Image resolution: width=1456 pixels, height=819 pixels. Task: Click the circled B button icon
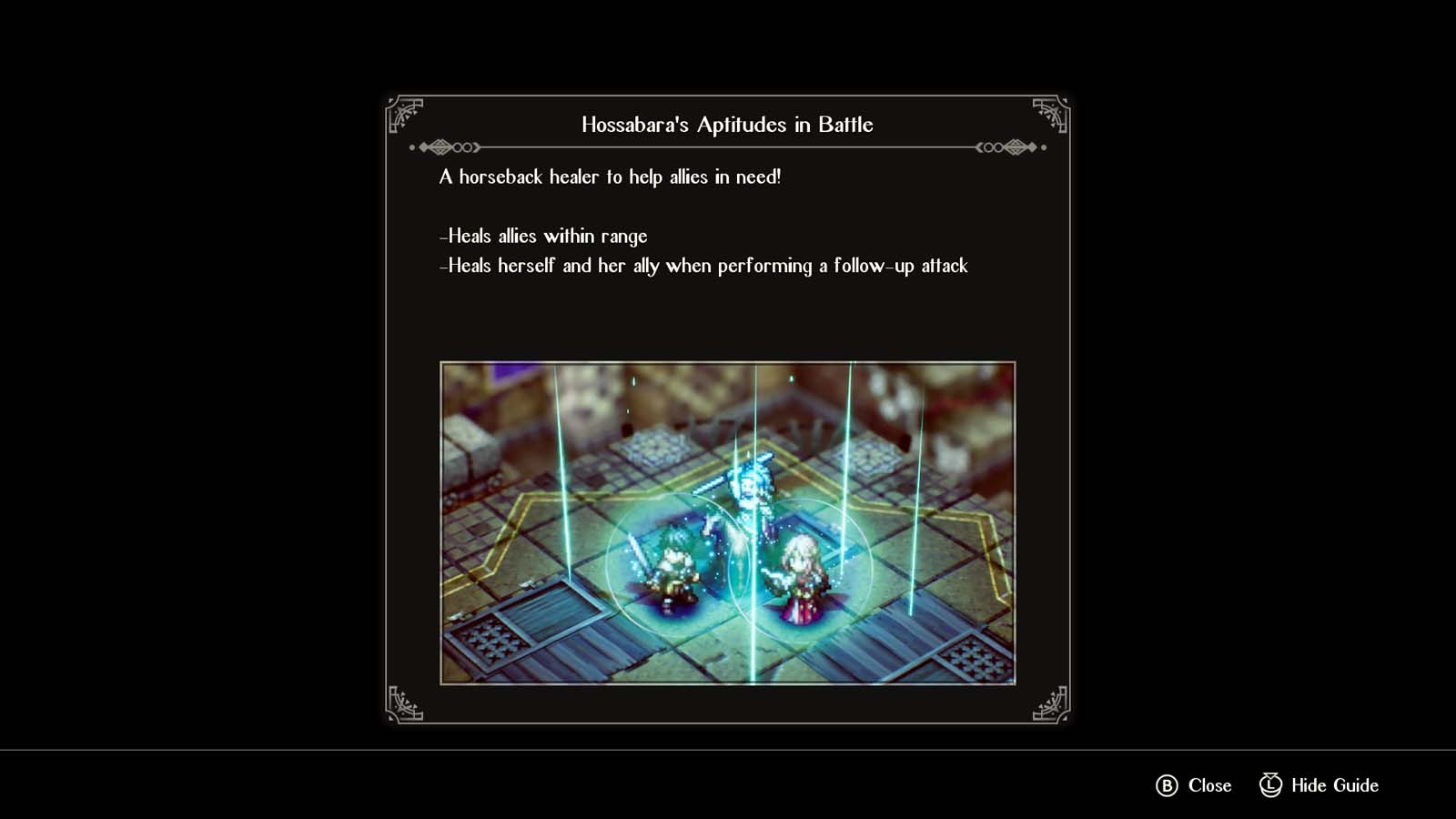point(1167,784)
